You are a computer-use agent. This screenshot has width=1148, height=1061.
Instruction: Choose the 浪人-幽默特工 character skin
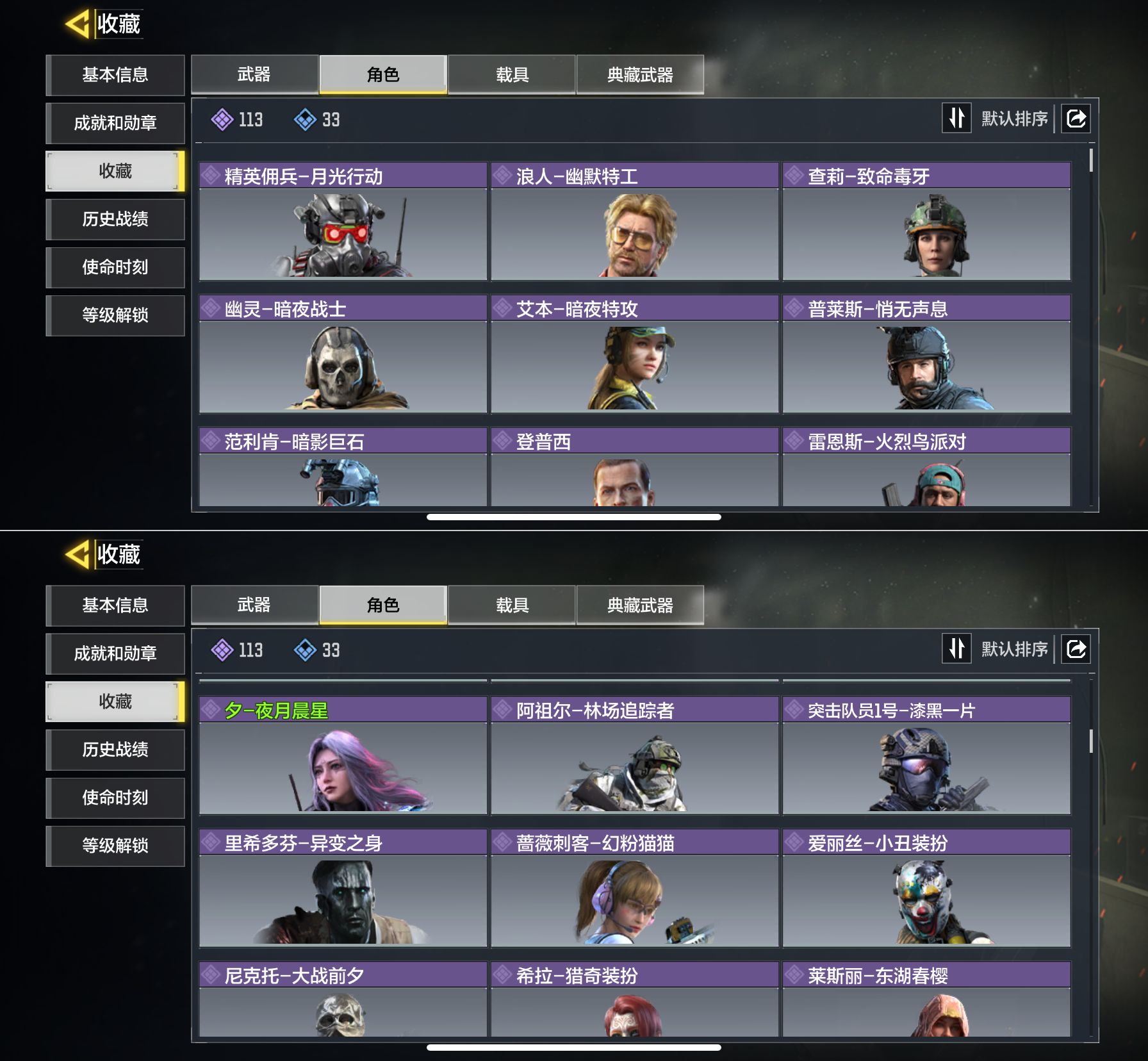[x=634, y=222]
